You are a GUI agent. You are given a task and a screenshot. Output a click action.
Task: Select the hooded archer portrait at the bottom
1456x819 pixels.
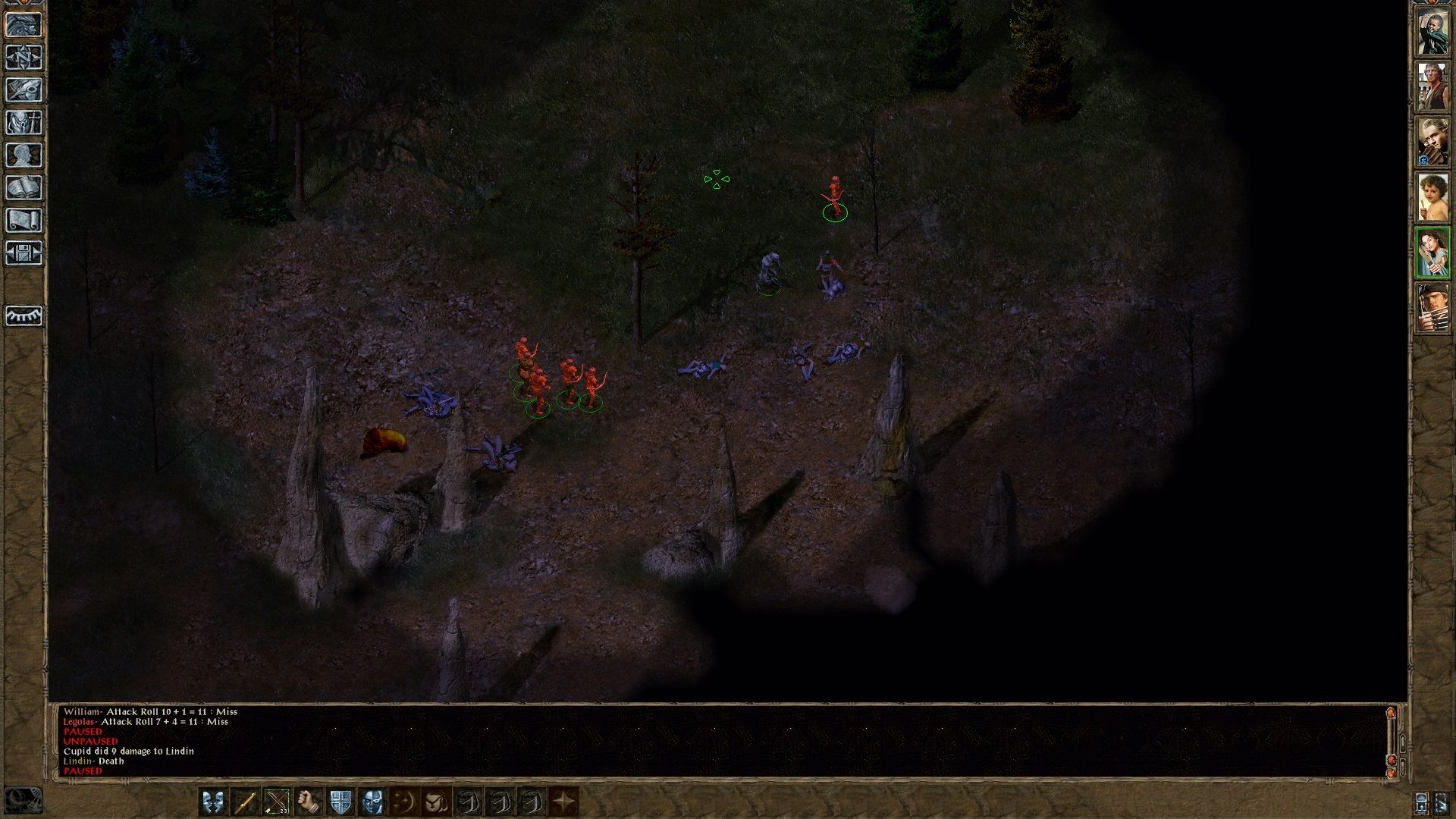pyautogui.click(x=1432, y=308)
